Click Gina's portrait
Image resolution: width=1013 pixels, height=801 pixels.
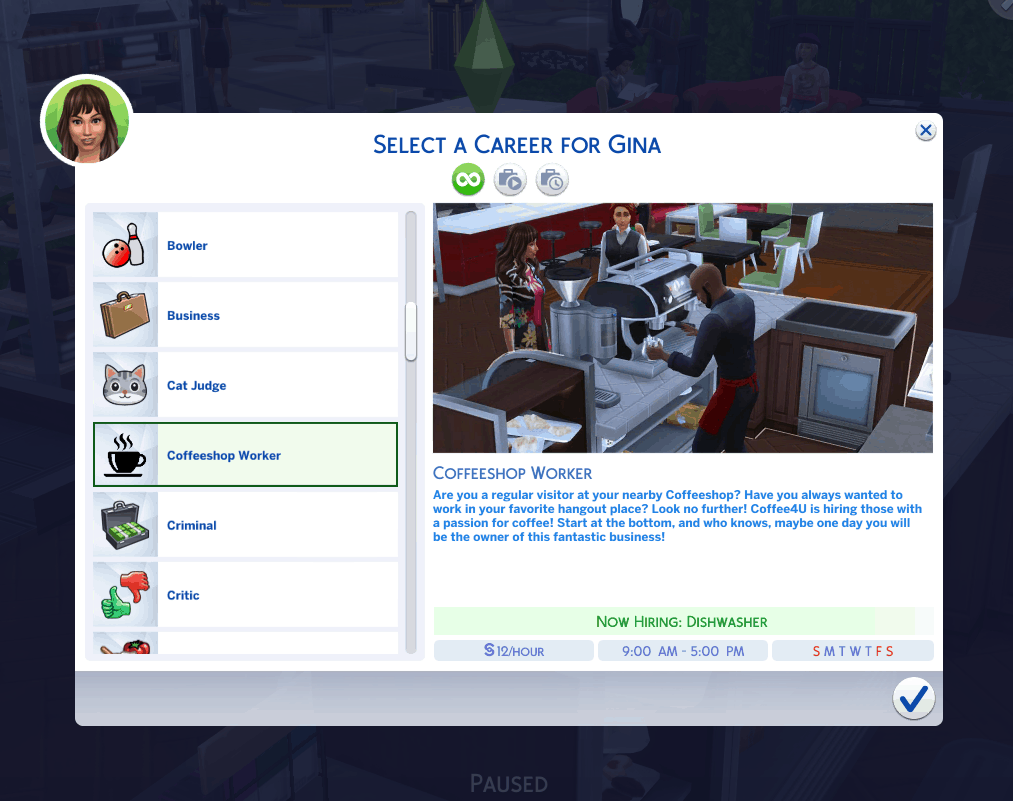coord(86,121)
